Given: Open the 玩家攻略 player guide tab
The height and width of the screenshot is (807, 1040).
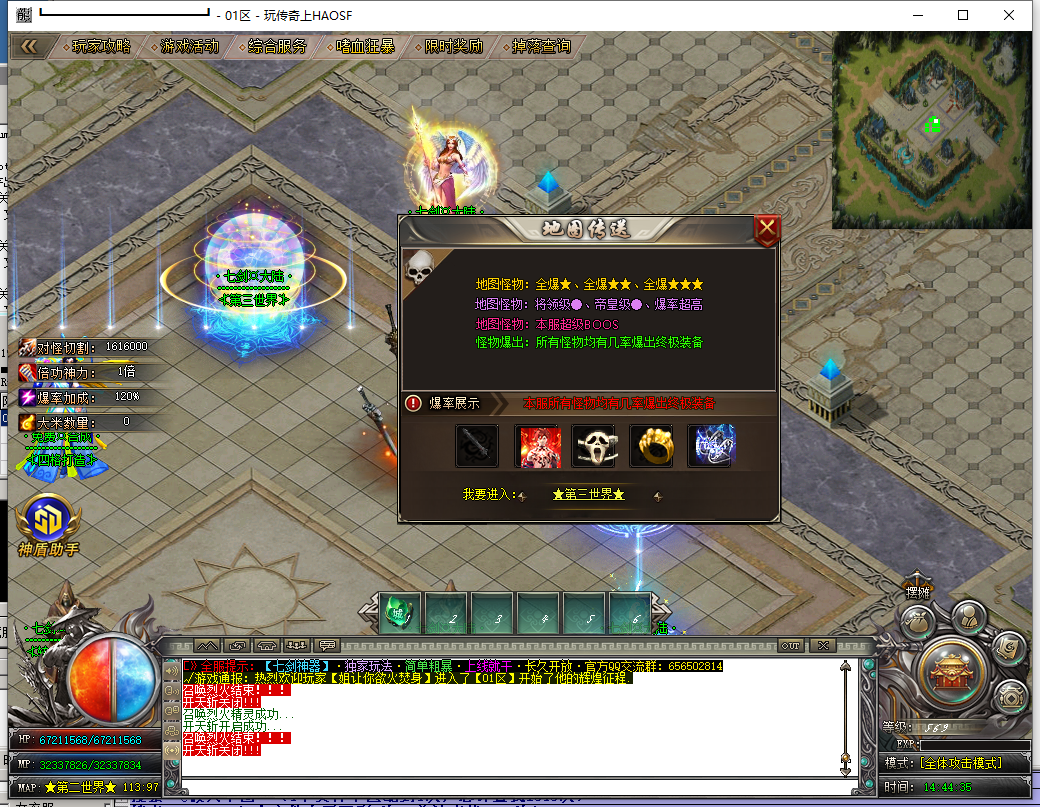Looking at the screenshot, I should pyautogui.click(x=101, y=47).
